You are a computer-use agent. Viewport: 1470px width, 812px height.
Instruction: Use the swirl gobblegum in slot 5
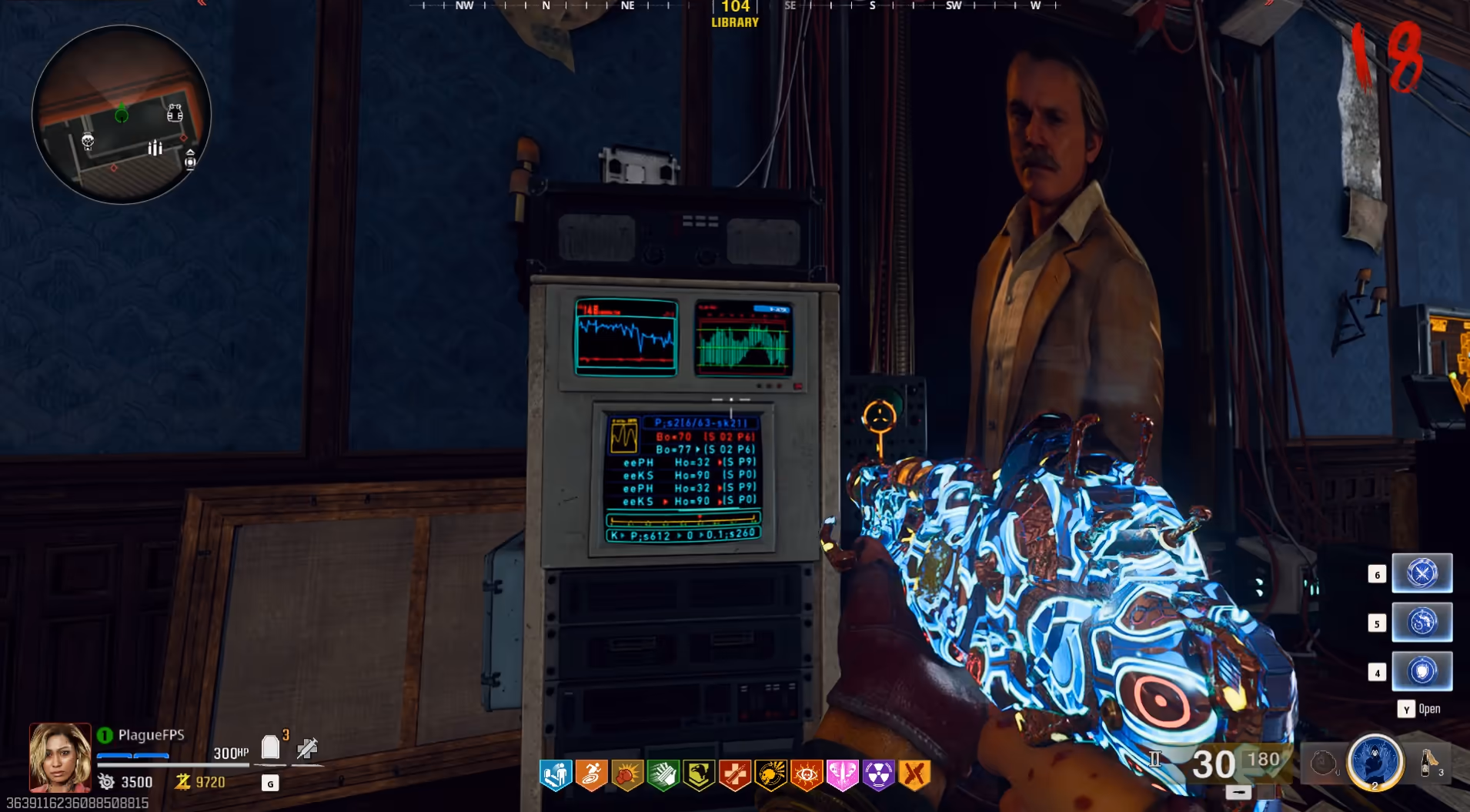[x=1422, y=622]
